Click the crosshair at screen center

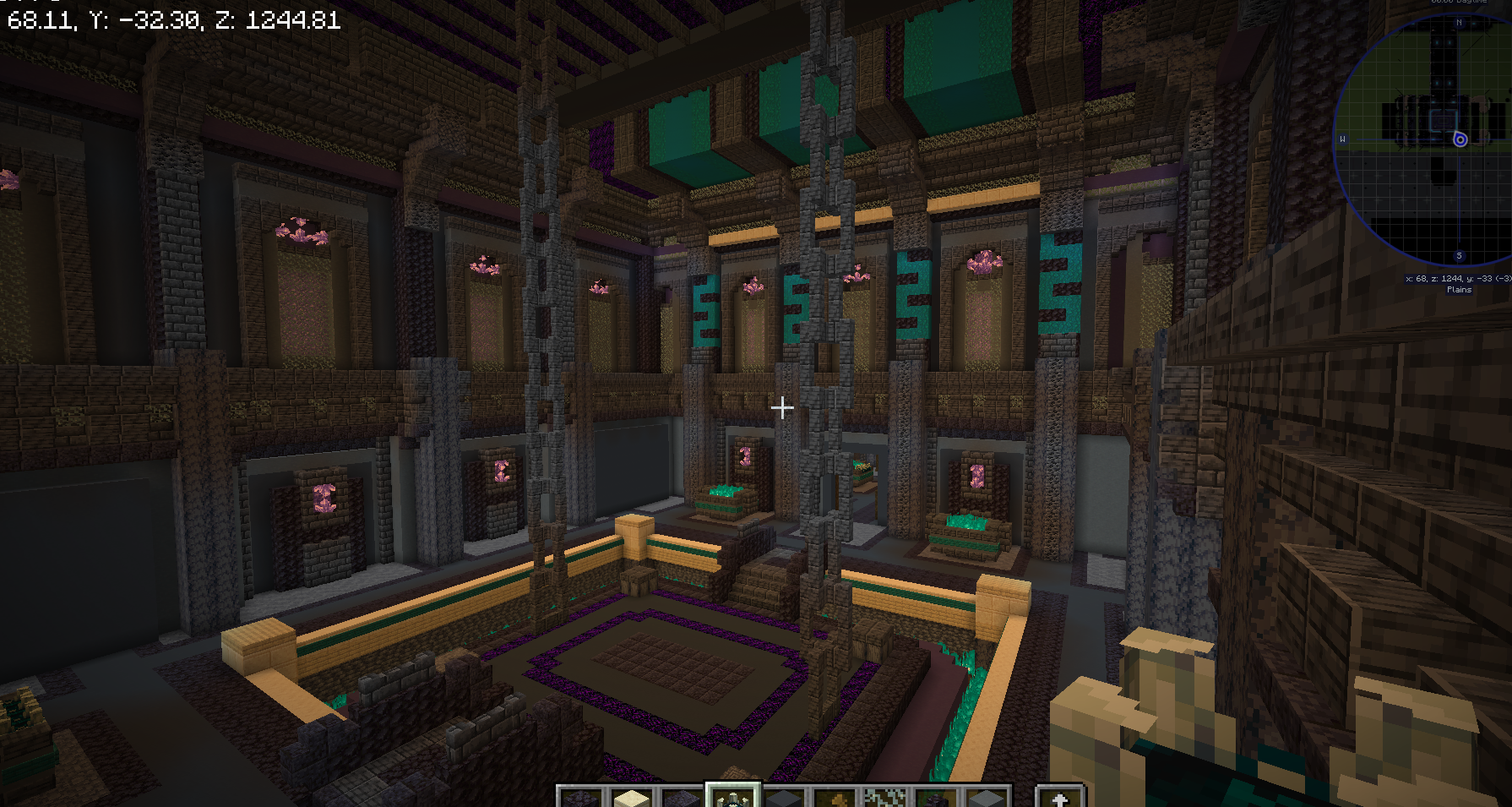pos(782,407)
